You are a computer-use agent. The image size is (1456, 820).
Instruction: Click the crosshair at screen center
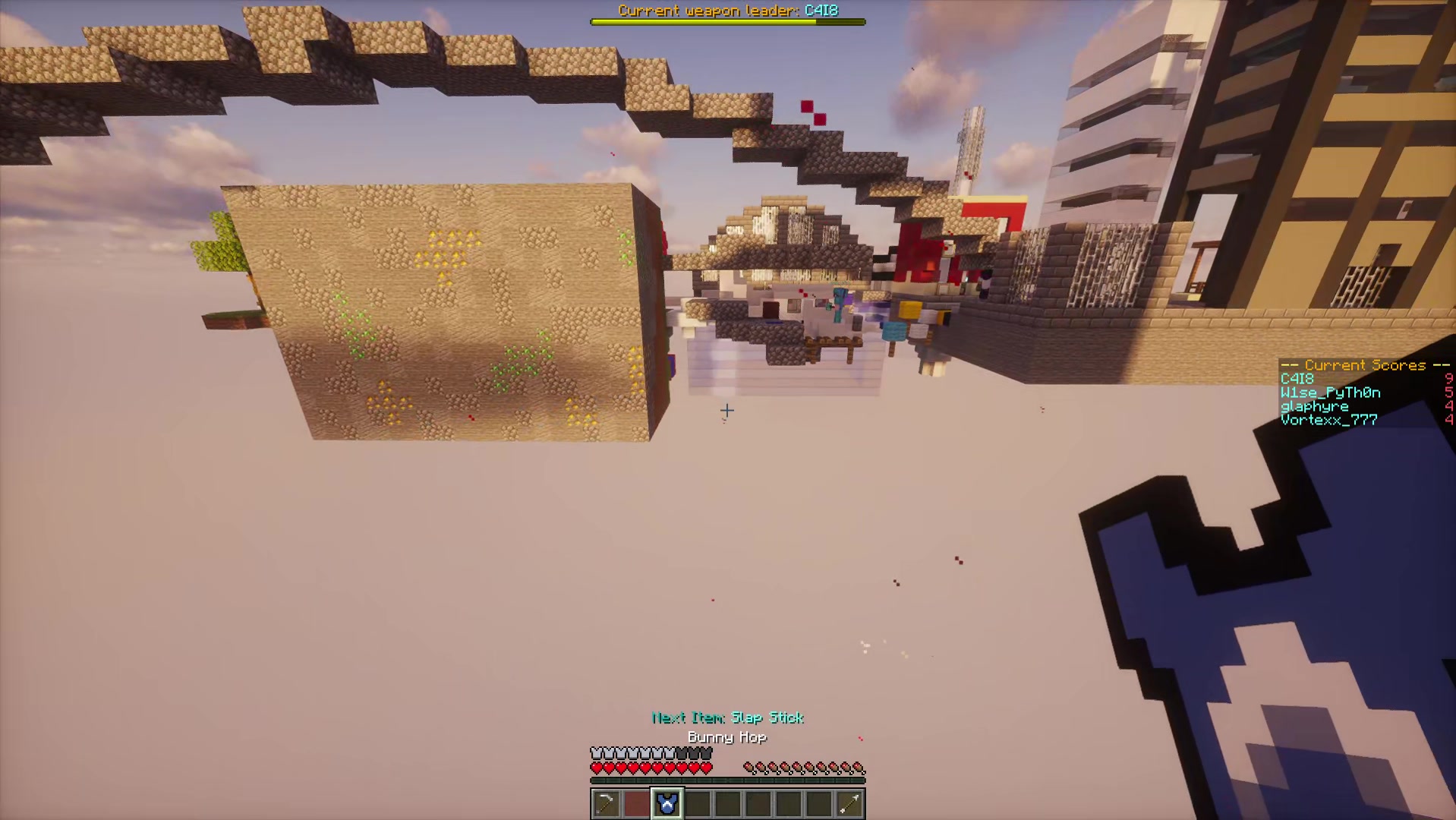(x=726, y=410)
